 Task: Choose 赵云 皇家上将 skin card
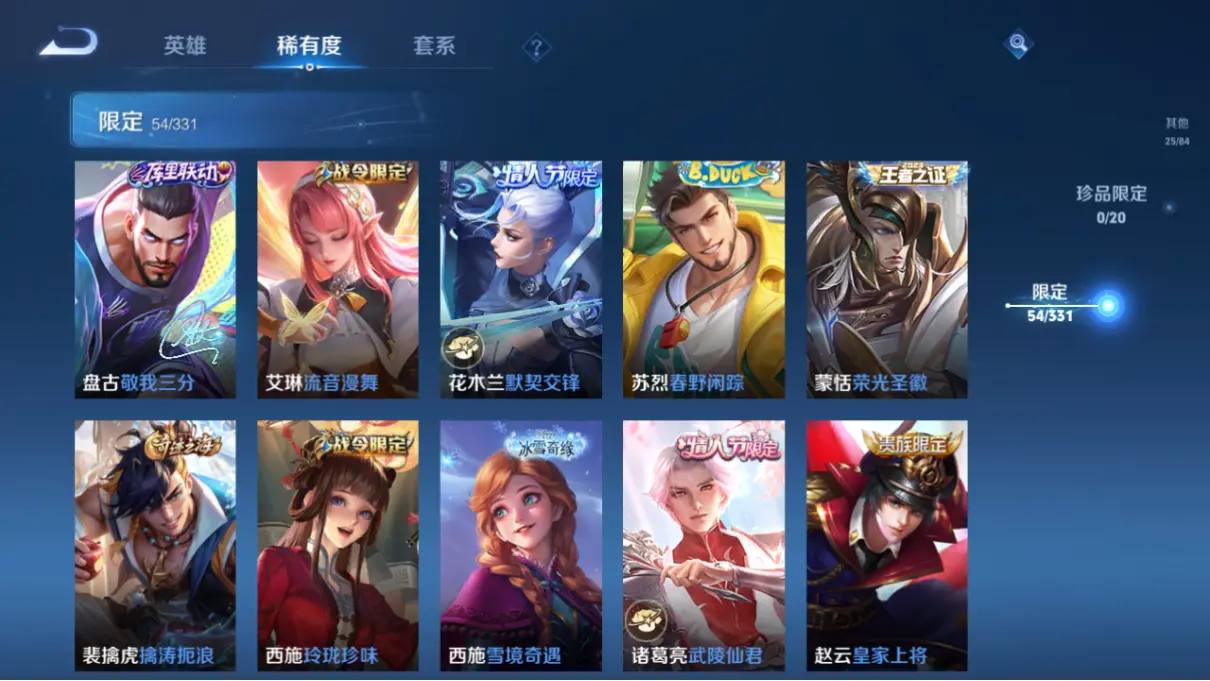tap(887, 545)
